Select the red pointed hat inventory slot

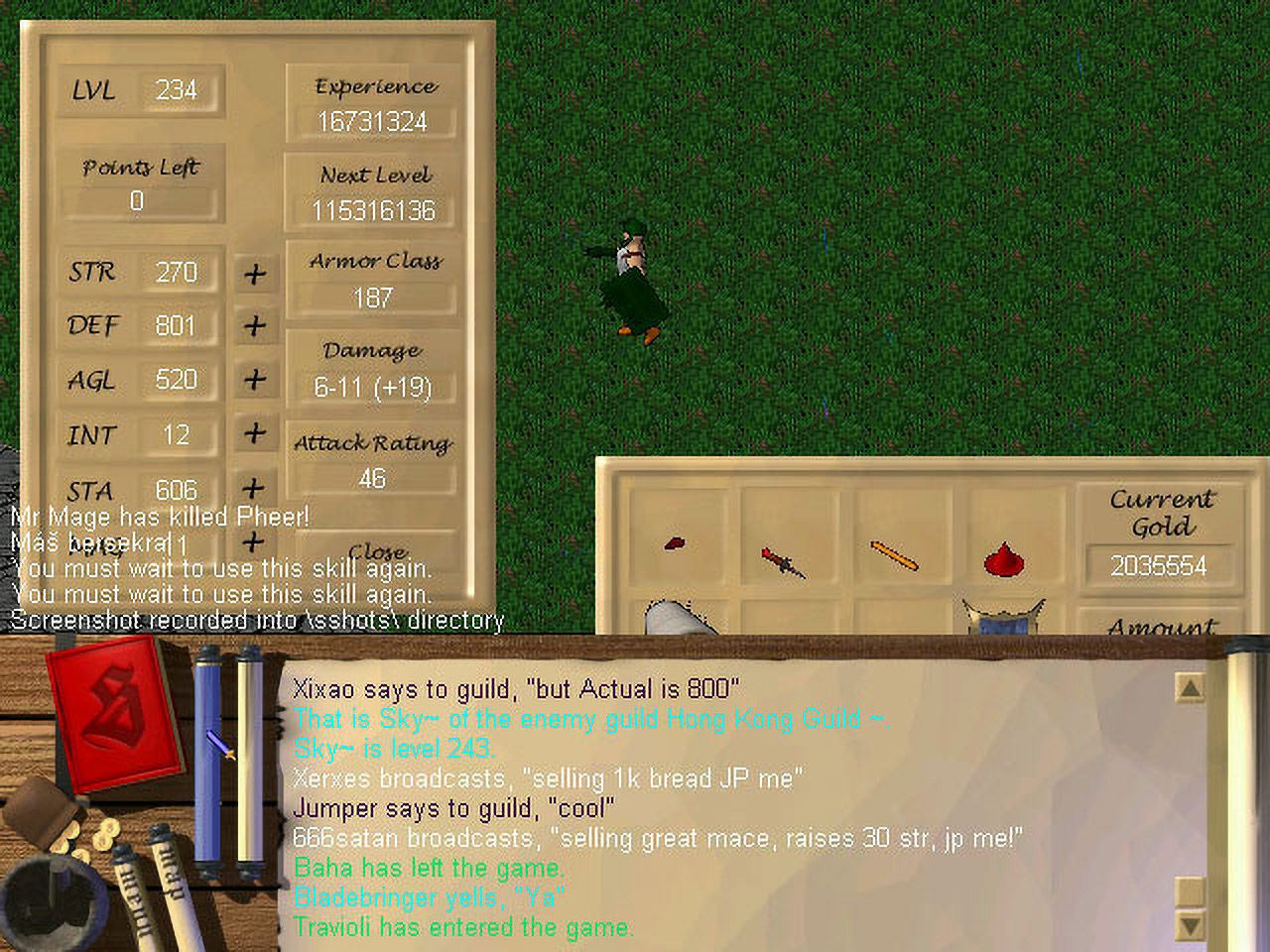point(1004,560)
